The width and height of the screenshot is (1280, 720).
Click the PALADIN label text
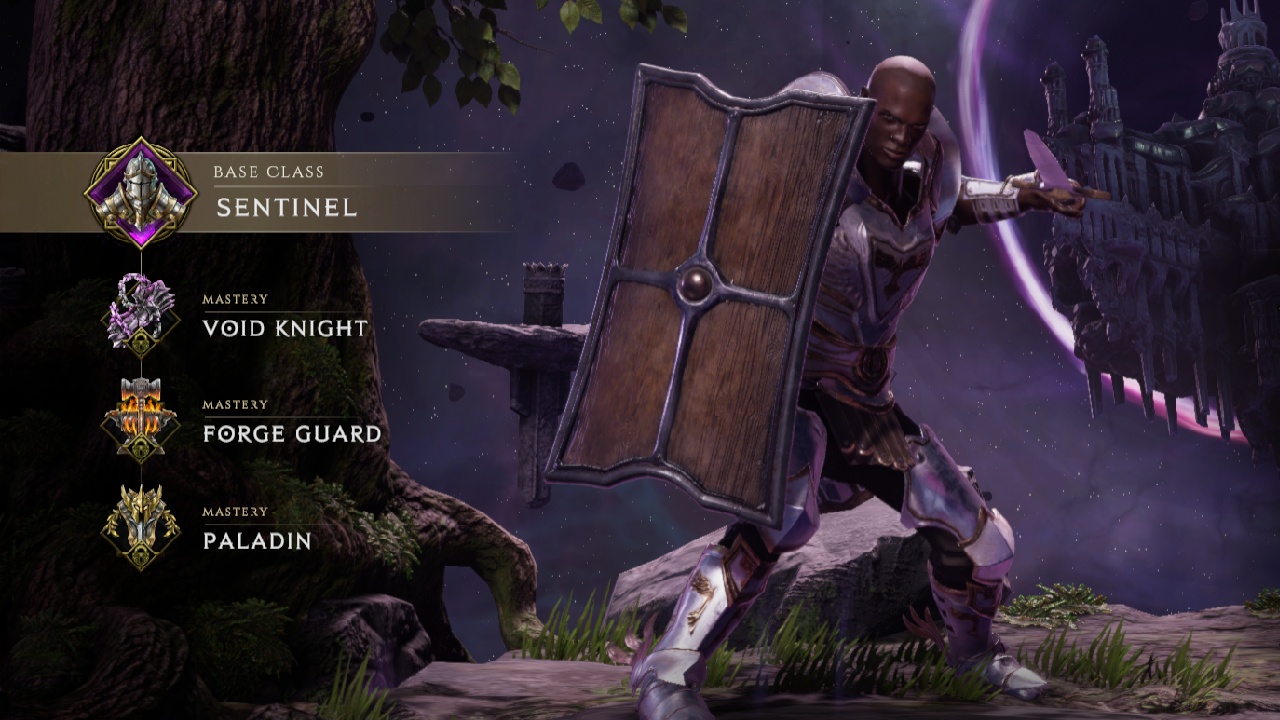[258, 543]
